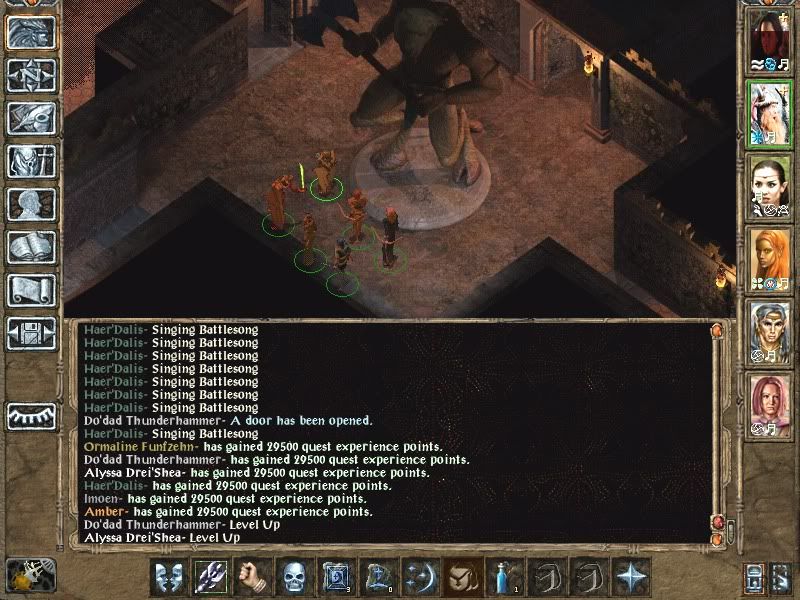Image resolution: width=800 pixels, height=600 pixels.
Task: Choose the orange-haired character portrait
Action: (x=771, y=259)
